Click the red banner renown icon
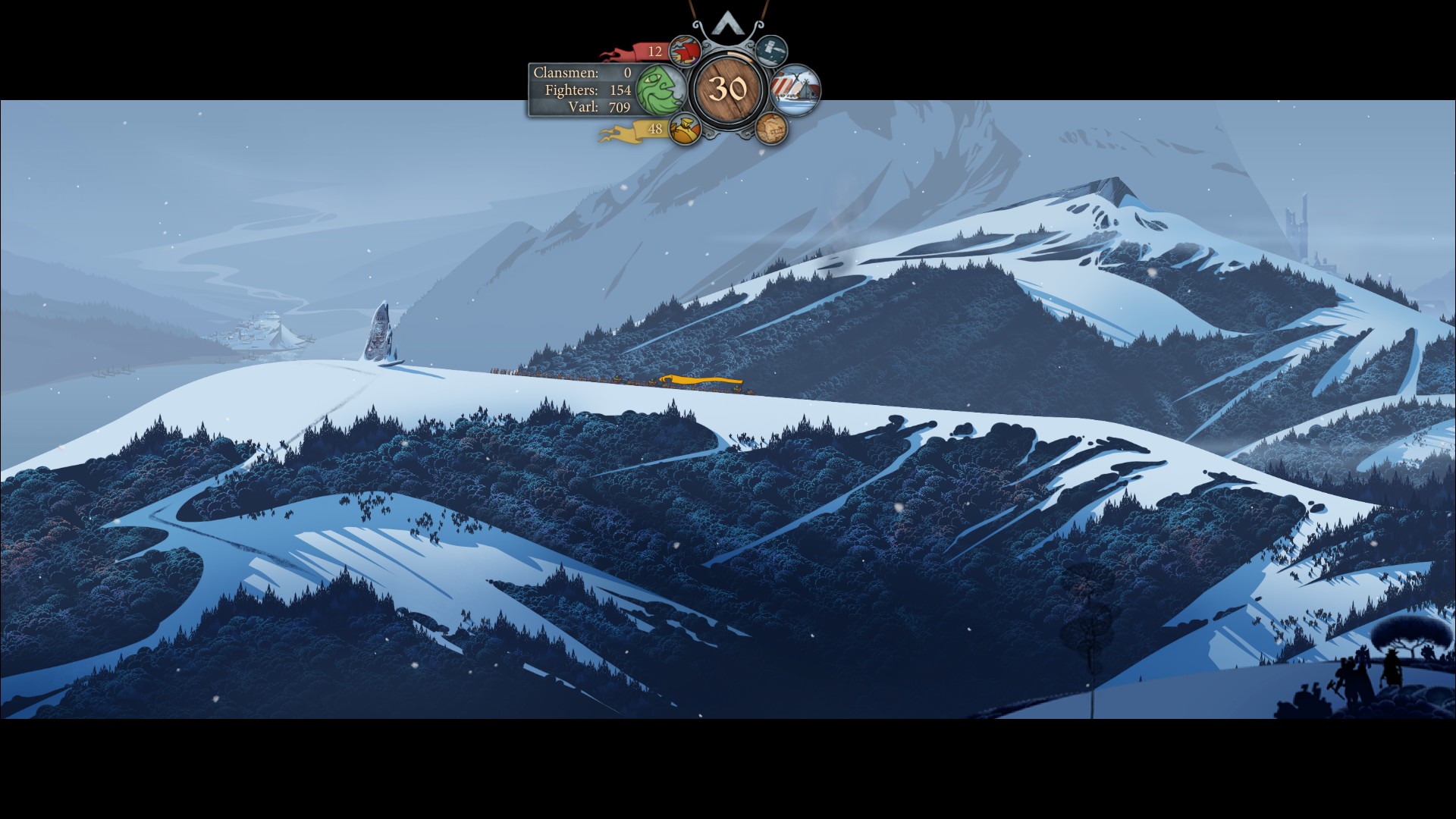Viewport: 1456px width, 819px height. point(686,52)
